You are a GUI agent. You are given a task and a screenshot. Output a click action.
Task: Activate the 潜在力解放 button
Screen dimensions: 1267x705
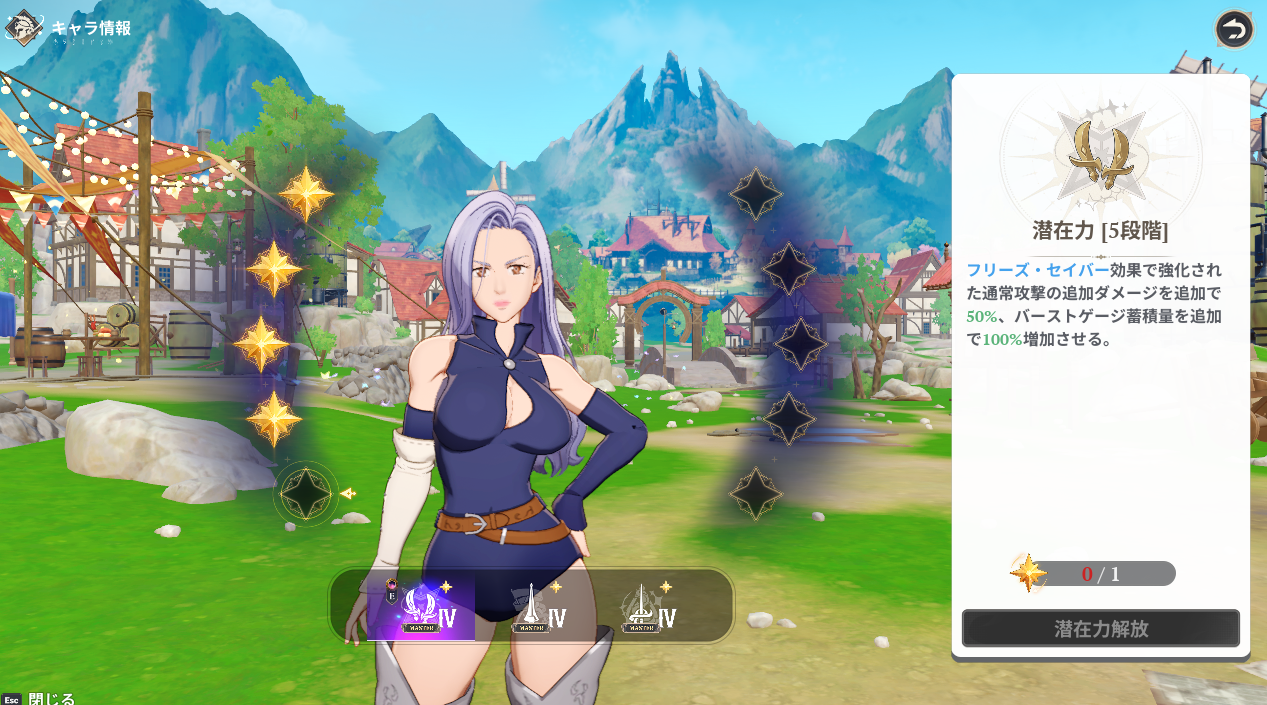1100,629
